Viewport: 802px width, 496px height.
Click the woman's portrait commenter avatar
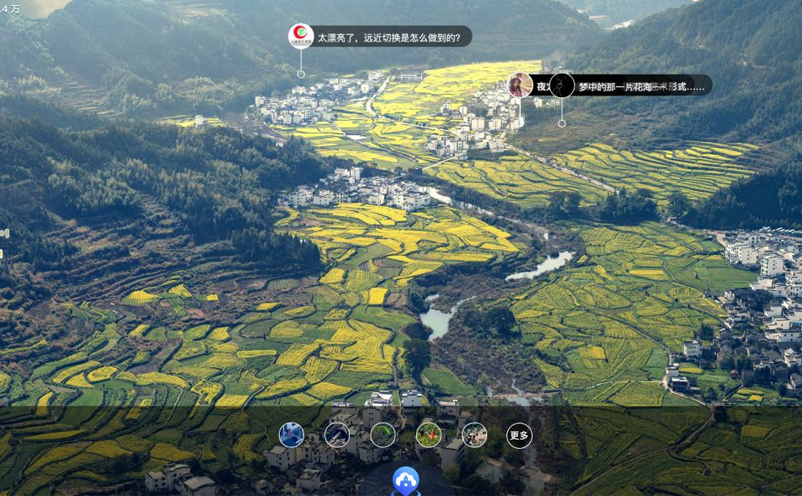(x=520, y=86)
